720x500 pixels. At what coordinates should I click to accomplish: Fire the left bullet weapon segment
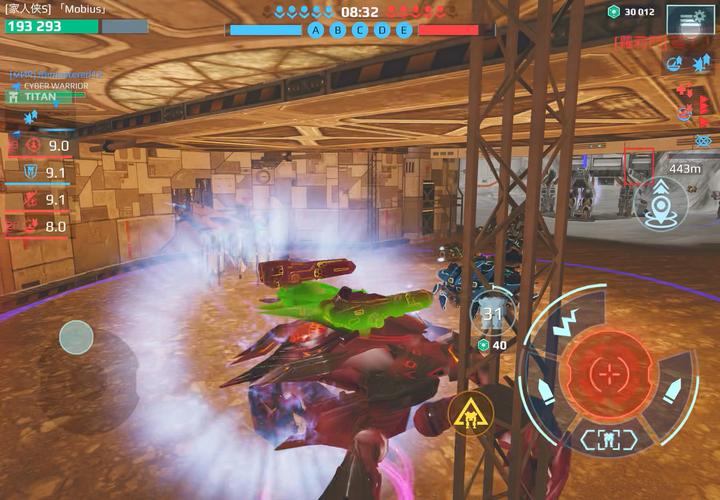(545, 388)
